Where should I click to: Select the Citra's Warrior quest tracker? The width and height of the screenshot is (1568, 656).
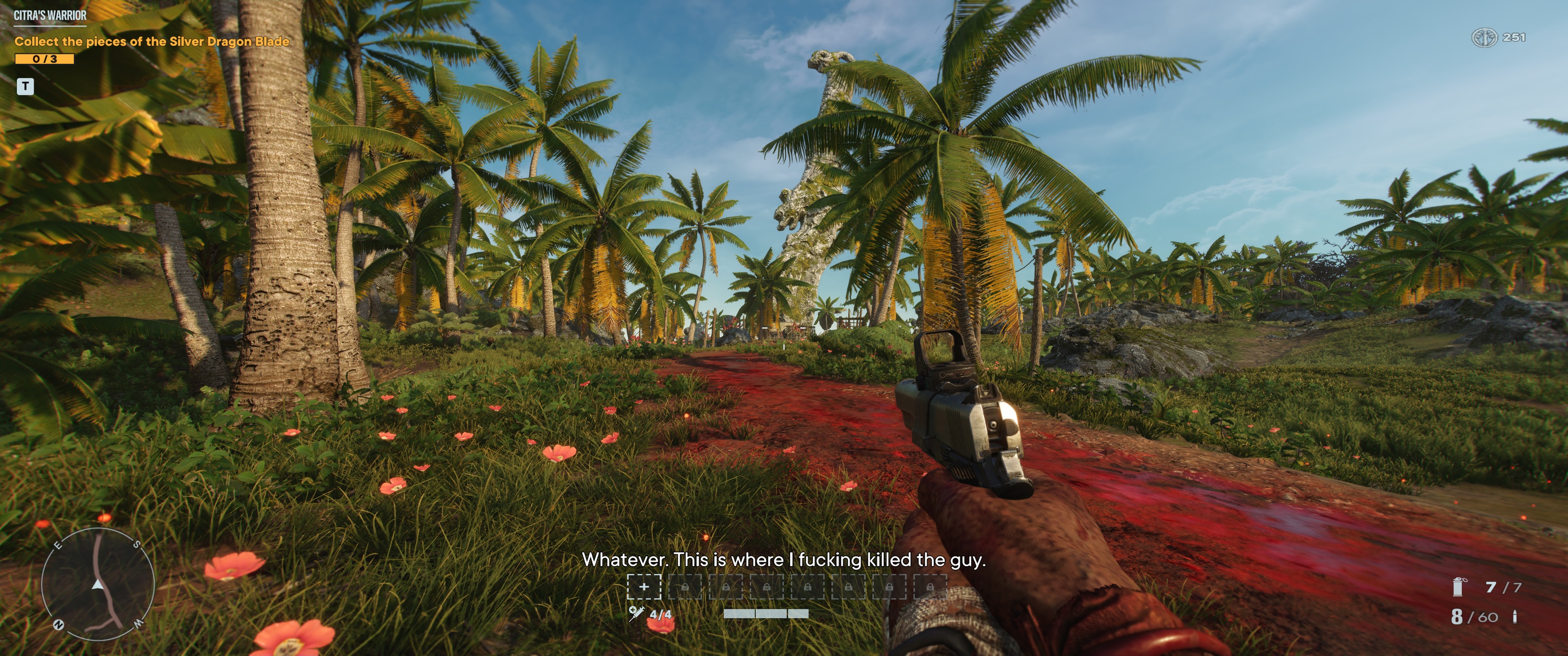(50, 16)
